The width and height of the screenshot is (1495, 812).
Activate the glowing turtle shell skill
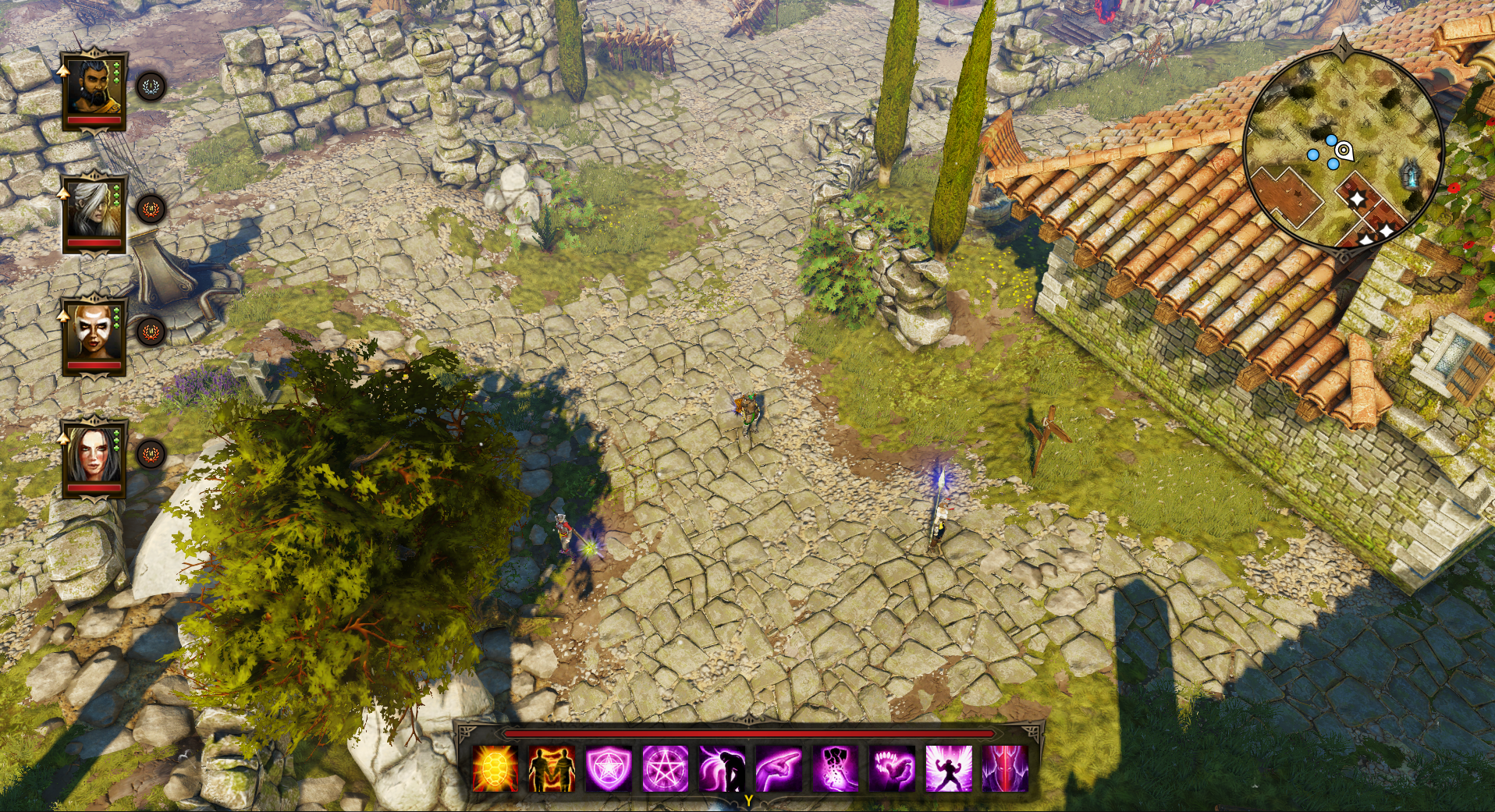(x=495, y=768)
